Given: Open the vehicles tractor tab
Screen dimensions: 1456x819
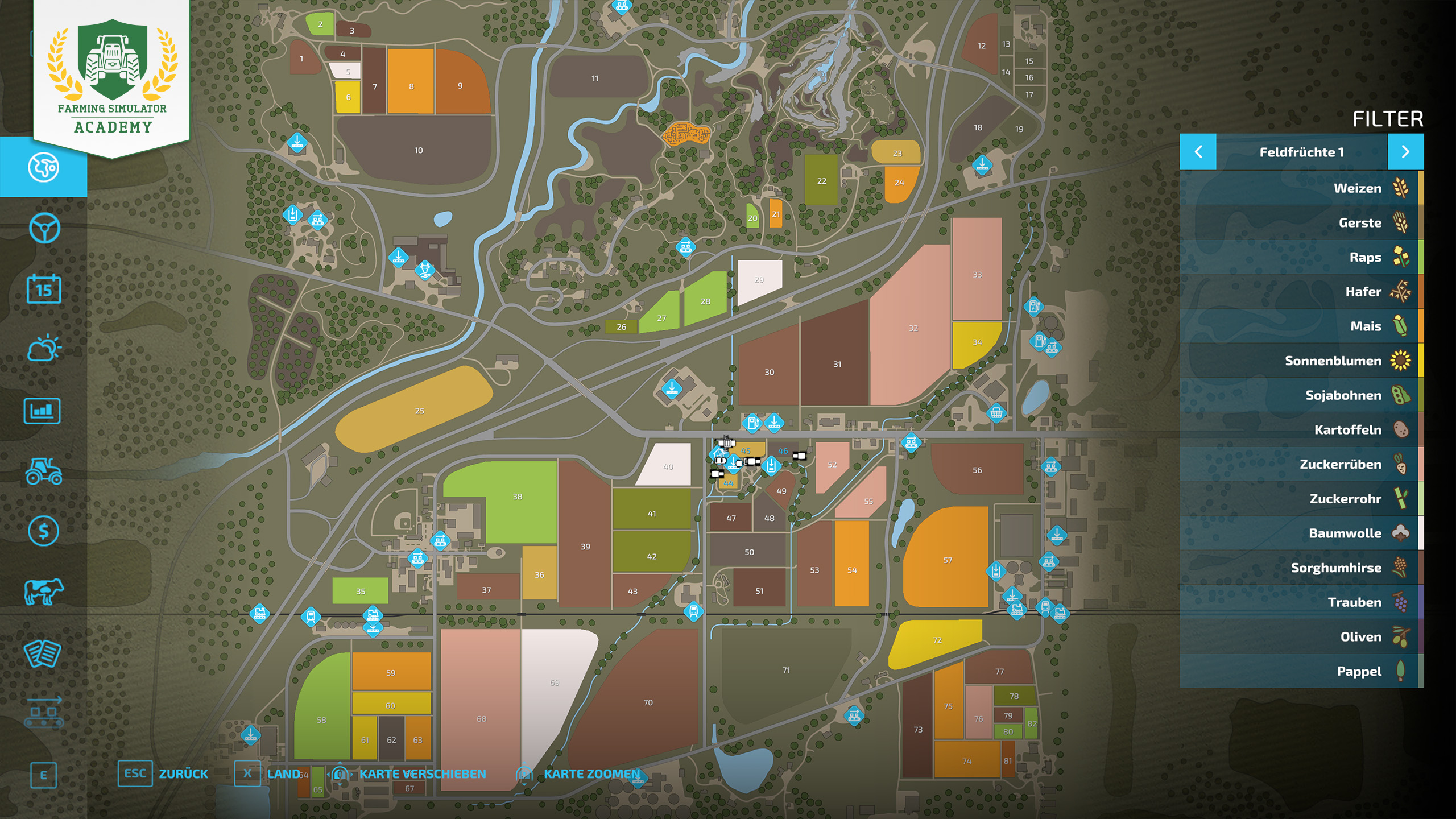Looking at the screenshot, I should (x=44, y=471).
